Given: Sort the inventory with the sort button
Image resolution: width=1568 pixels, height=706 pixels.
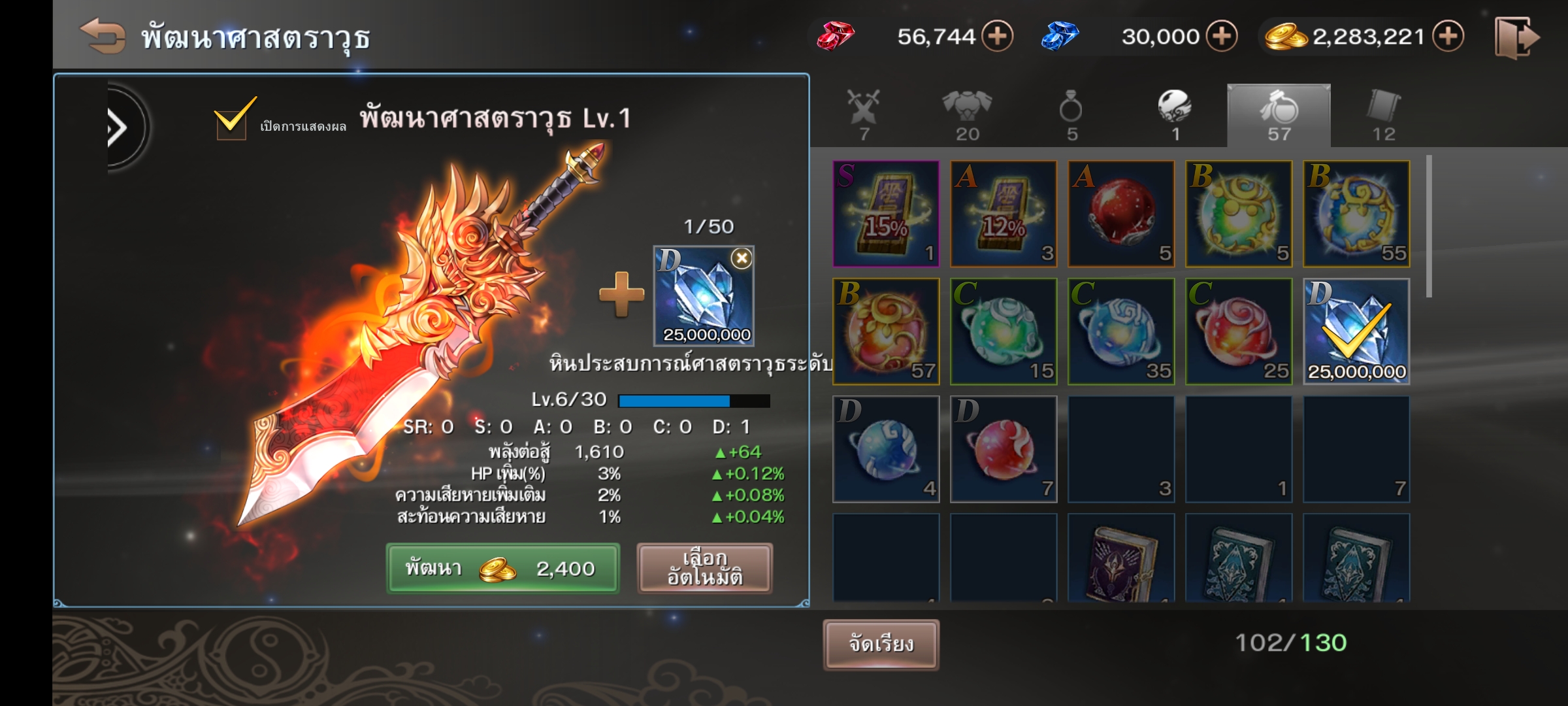Looking at the screenshot, I should 881,645.
